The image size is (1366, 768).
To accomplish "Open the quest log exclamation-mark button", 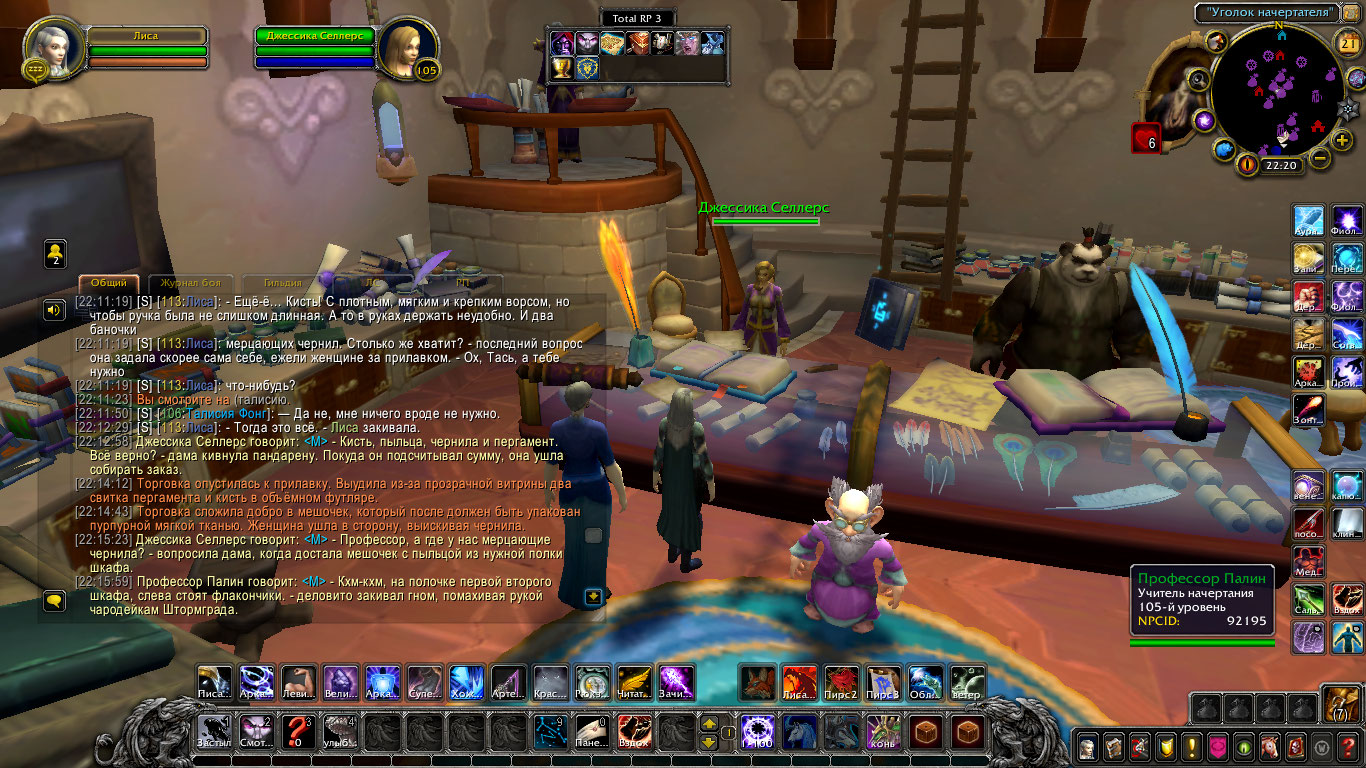I will tap(1191, 747).
